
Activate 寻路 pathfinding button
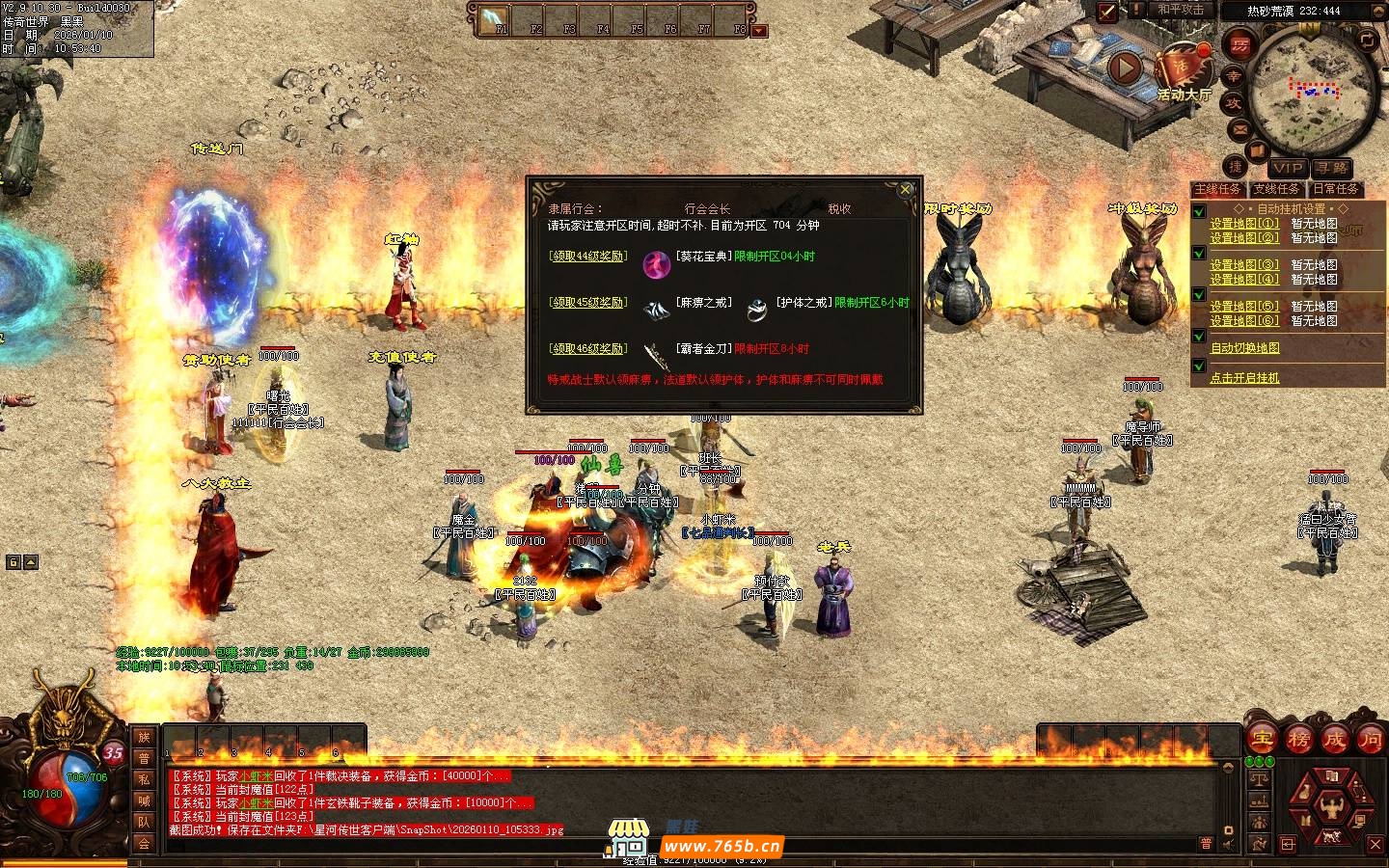click(x=1333, y=168)
